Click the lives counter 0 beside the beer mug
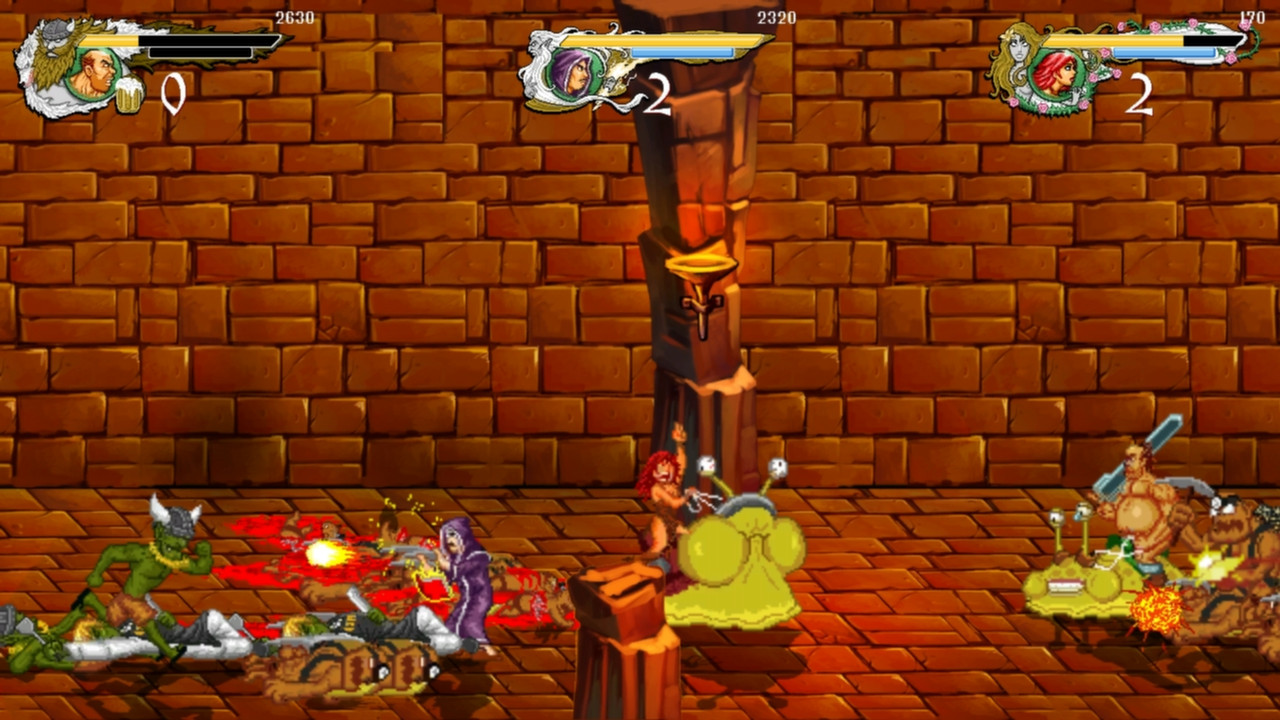Image resolution: width=1280 pixels, height=720 pixels. pos(170,92)
